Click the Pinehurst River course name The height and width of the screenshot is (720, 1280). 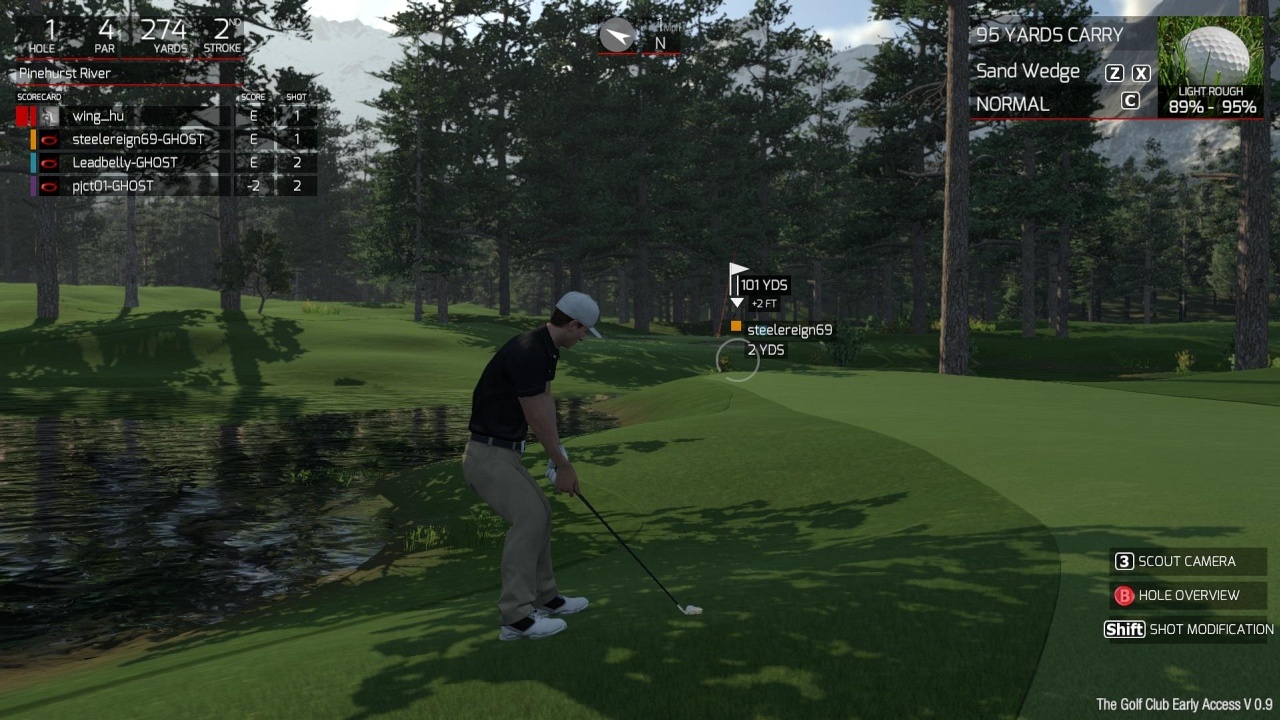pos(65,74)
